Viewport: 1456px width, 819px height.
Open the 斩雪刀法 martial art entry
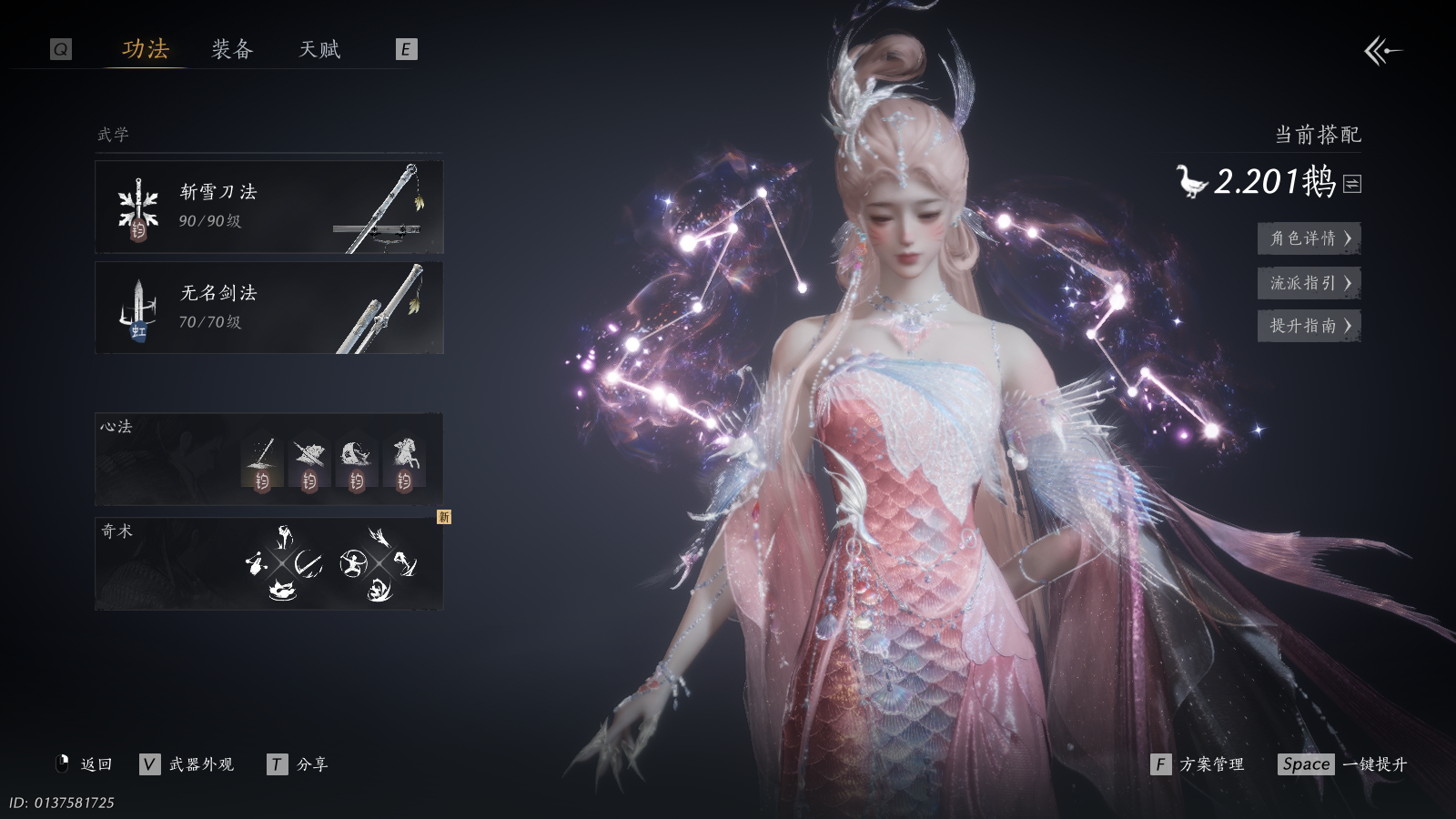click(x=269, y=207)
